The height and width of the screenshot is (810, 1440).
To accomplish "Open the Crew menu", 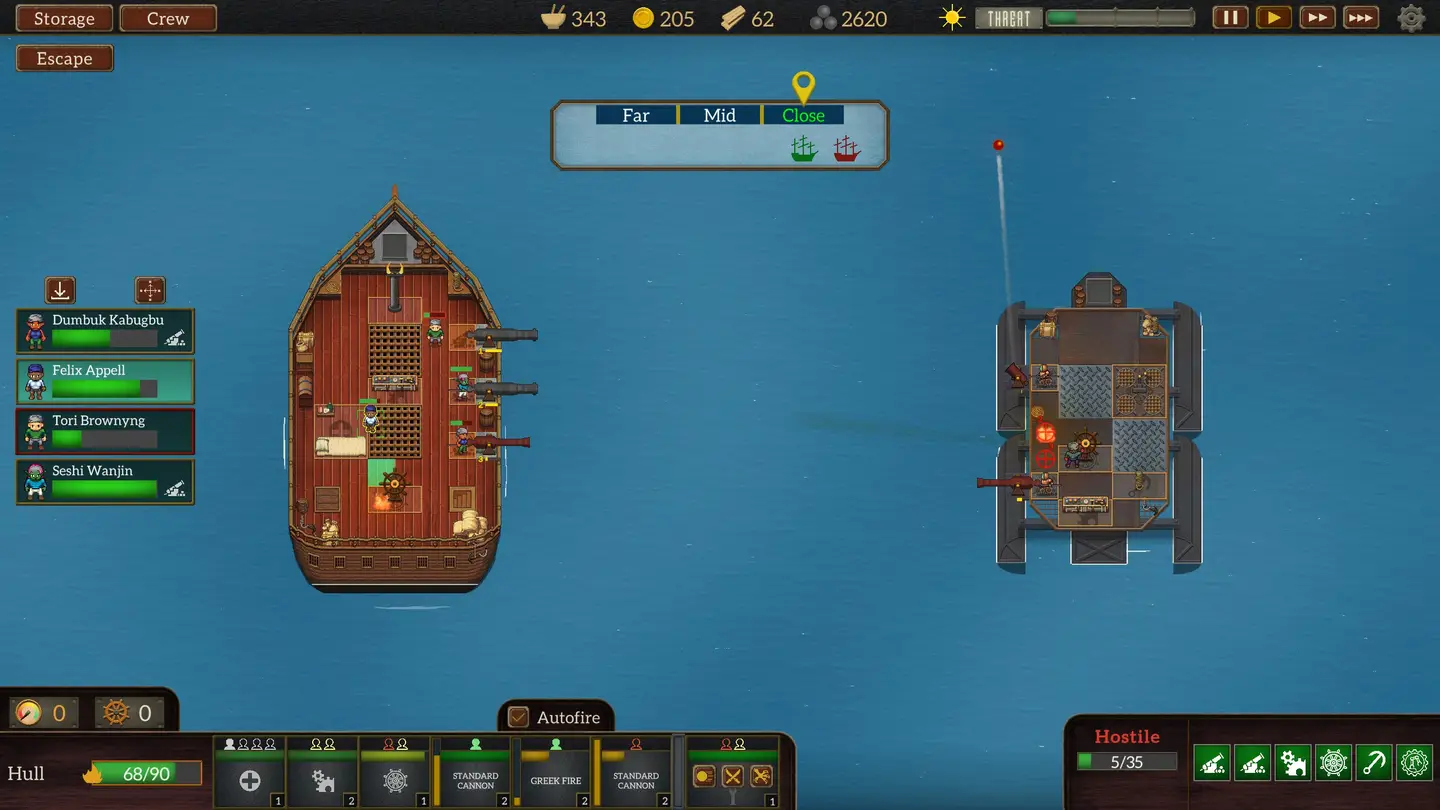I will 168,19.
